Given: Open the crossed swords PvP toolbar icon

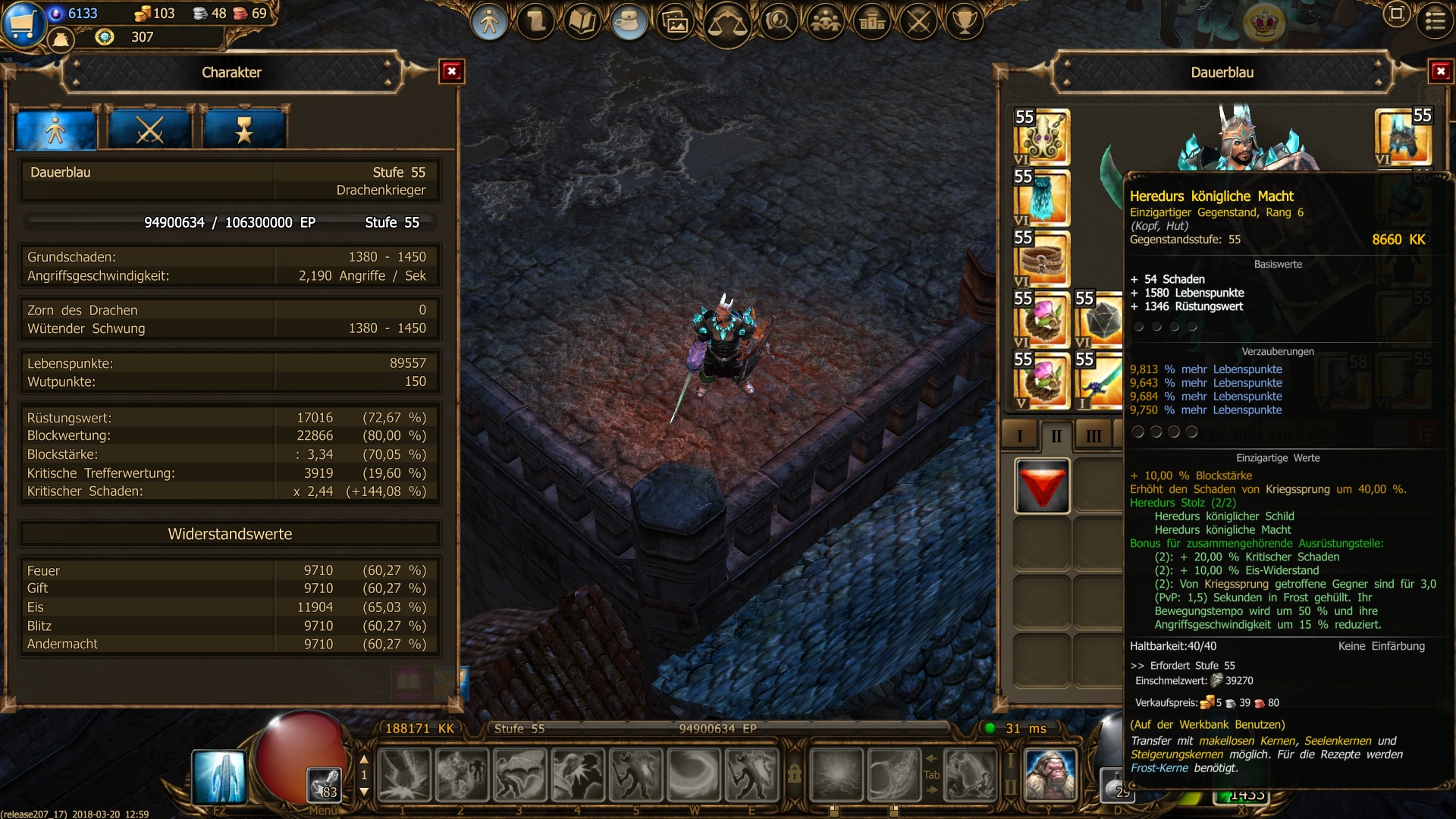Looking at the screenshot, I should pos(918,23).
